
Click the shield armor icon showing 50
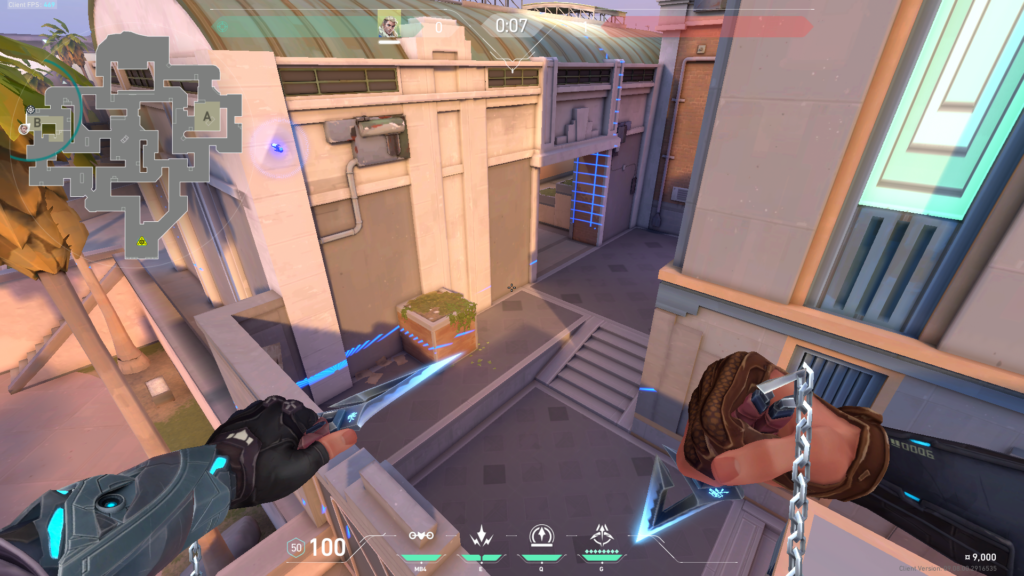(295, 547)
